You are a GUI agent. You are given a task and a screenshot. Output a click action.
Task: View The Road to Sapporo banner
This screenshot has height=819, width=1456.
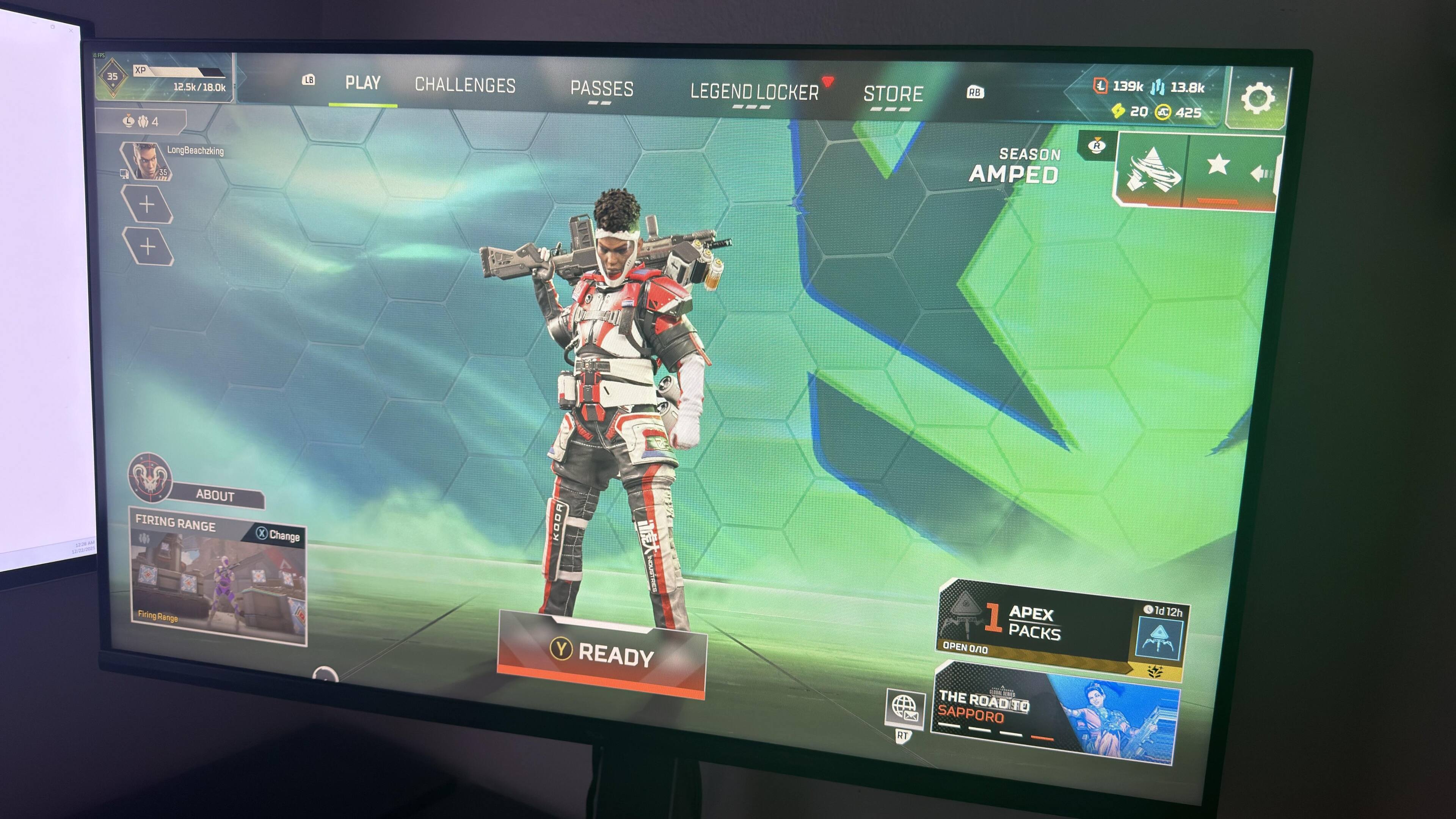(x=1055, y=715)
